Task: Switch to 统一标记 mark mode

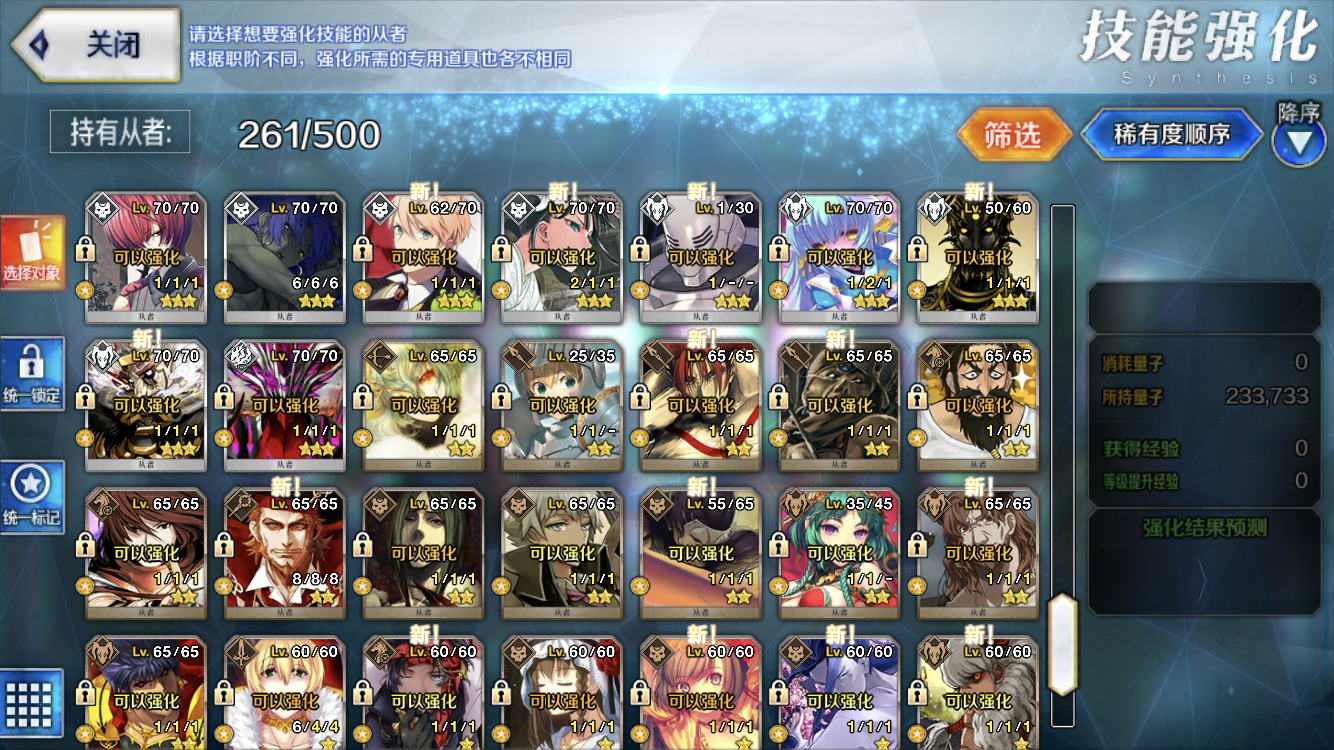Action: coord(32,497)
